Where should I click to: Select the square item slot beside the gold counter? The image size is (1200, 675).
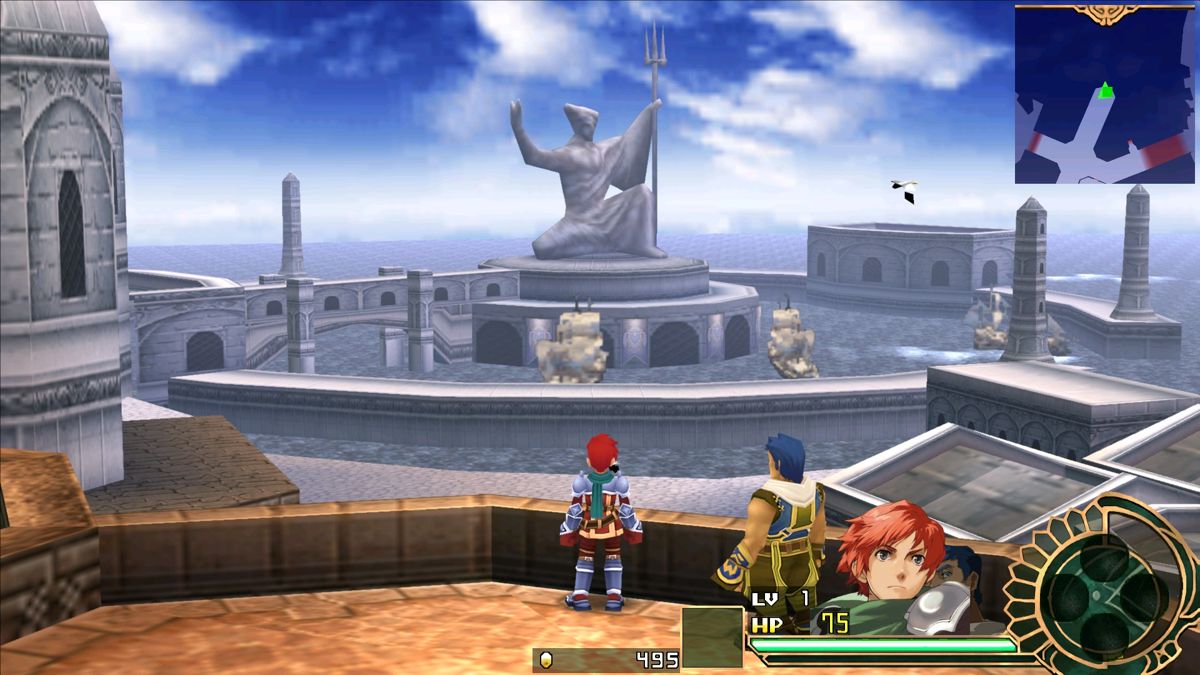coord(712,637)
